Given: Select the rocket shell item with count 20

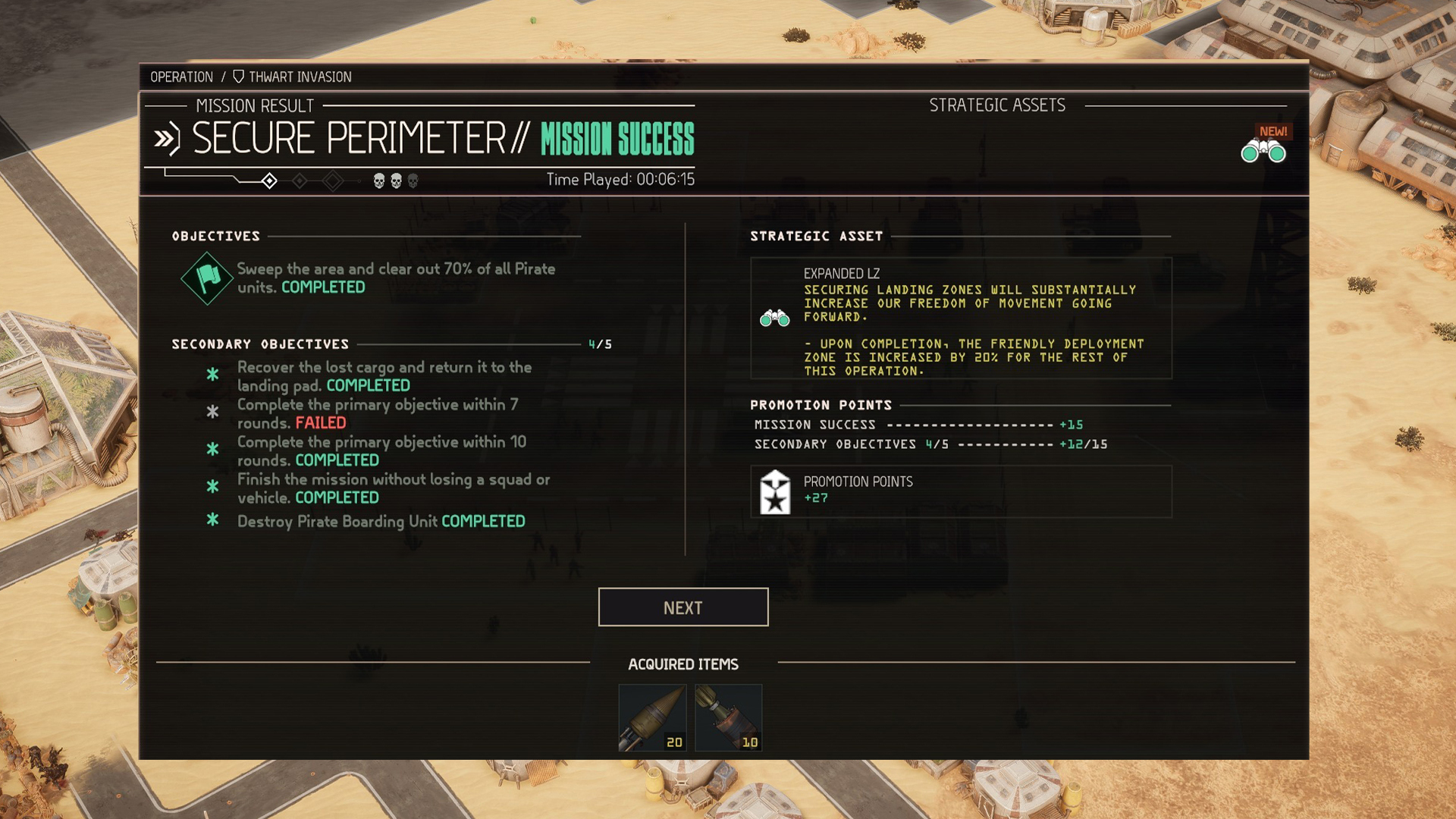Looking at the screenshot, I should [652, 717].
